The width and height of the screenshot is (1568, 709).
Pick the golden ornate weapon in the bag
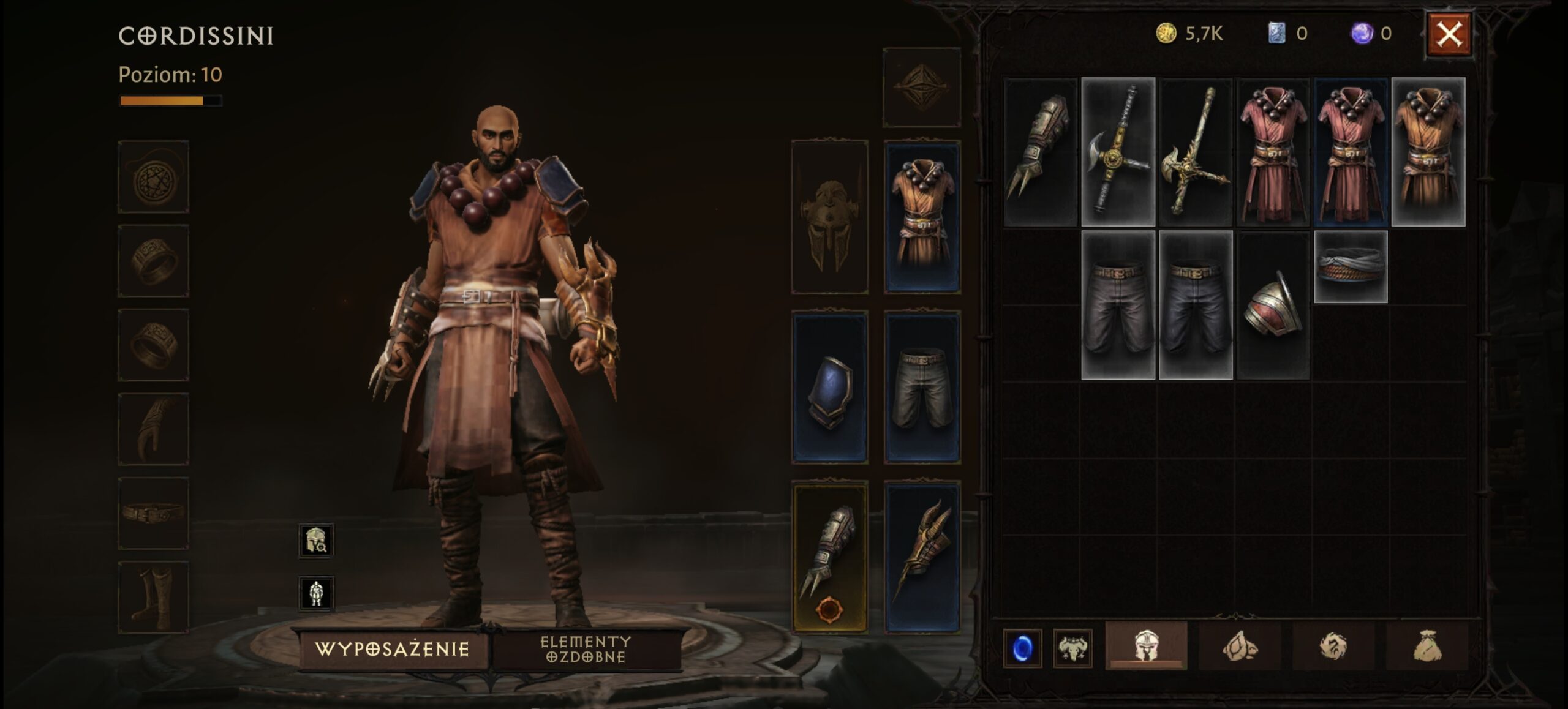click(1195, 152)
